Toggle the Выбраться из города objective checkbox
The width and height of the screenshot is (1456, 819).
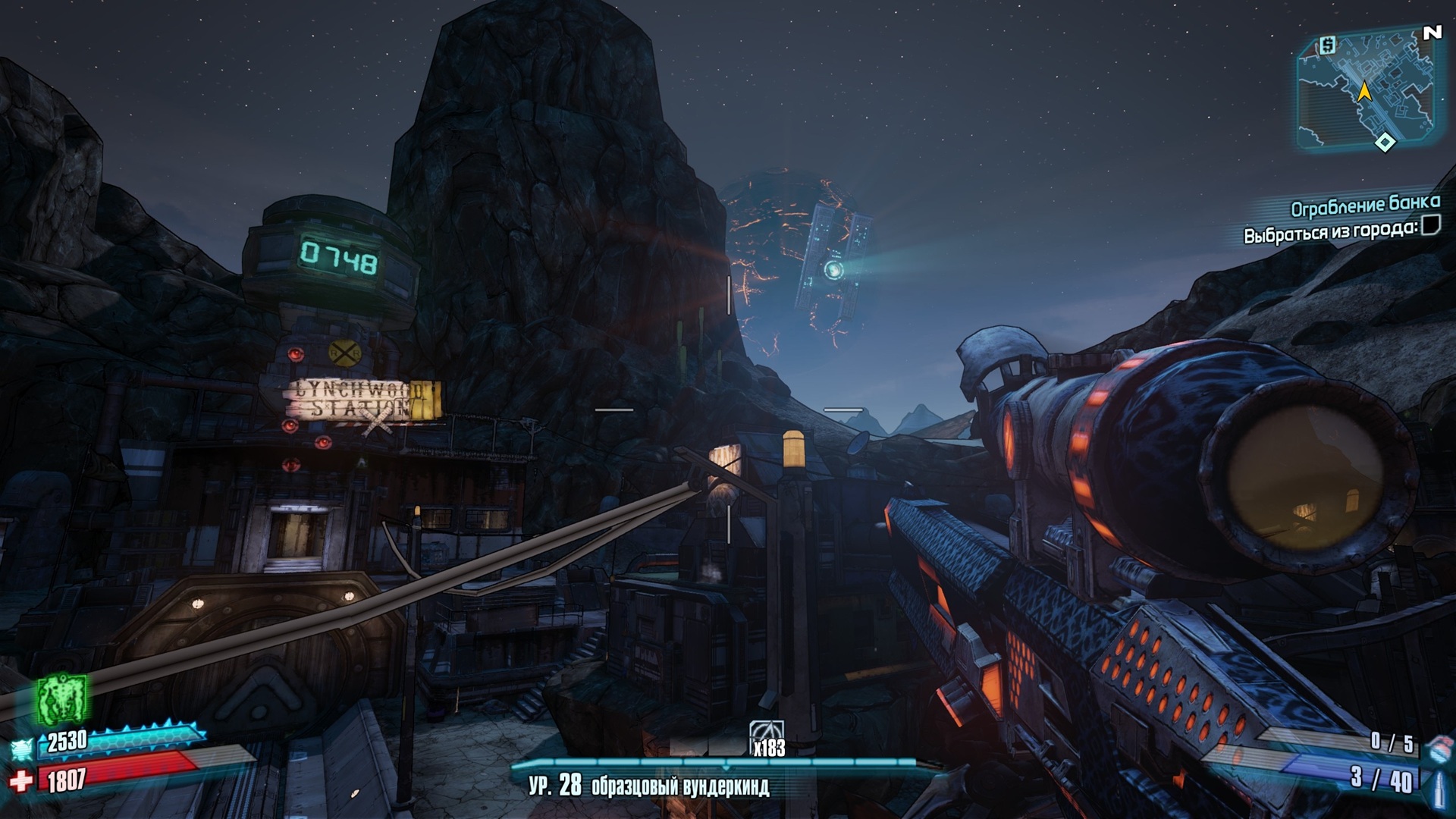[x=1430, y=225]
